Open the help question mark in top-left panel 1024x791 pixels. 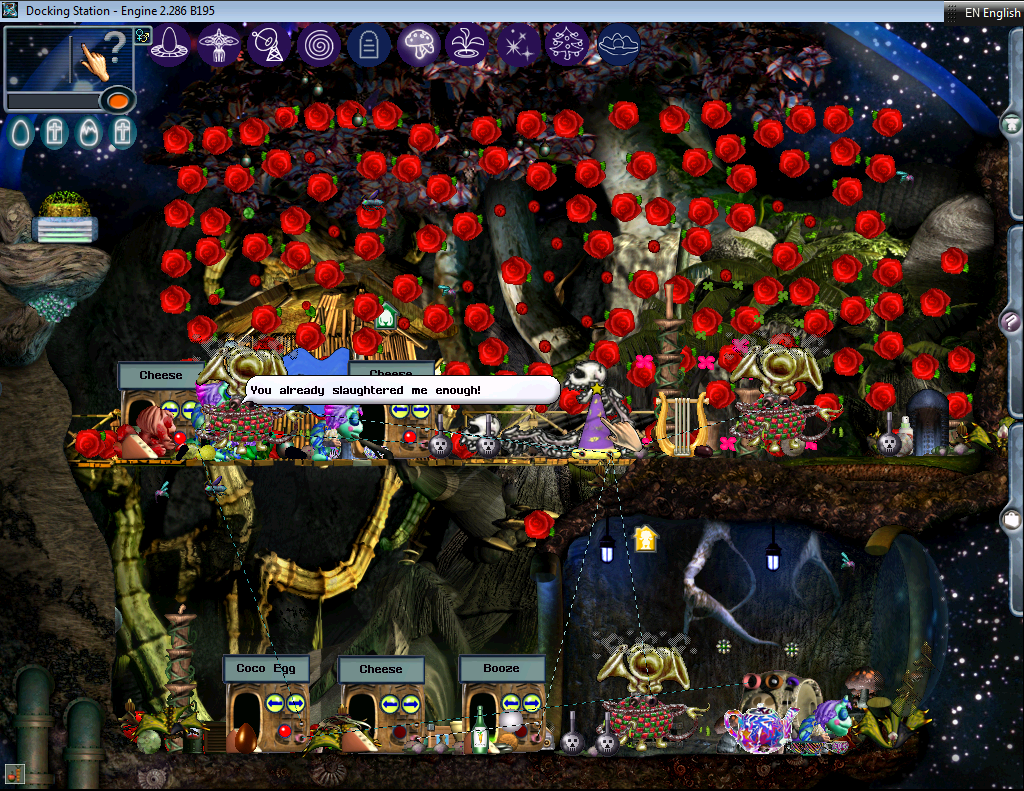point(116,45)
